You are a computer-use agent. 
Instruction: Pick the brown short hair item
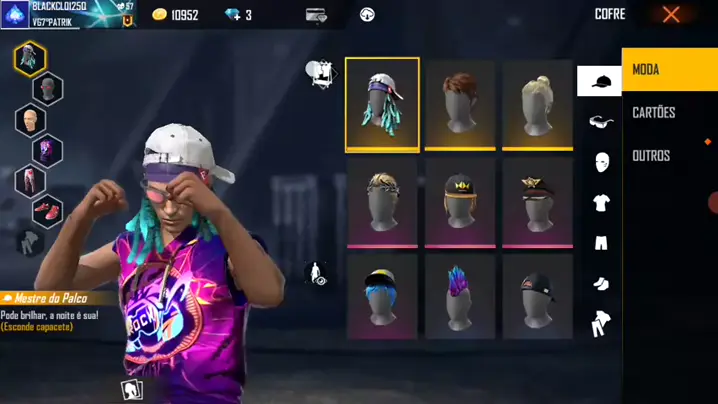[x=460, y=104]
